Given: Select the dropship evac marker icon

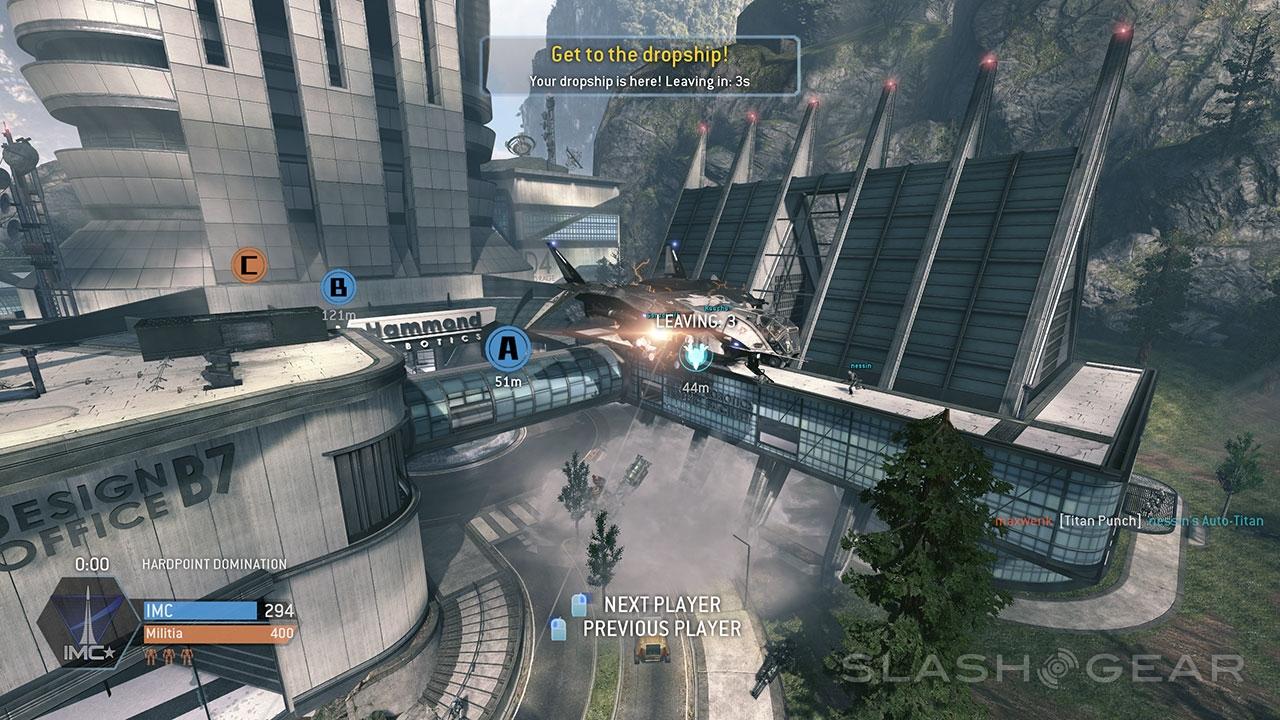Looking at the screenshot, I should (x=694, y=355).
